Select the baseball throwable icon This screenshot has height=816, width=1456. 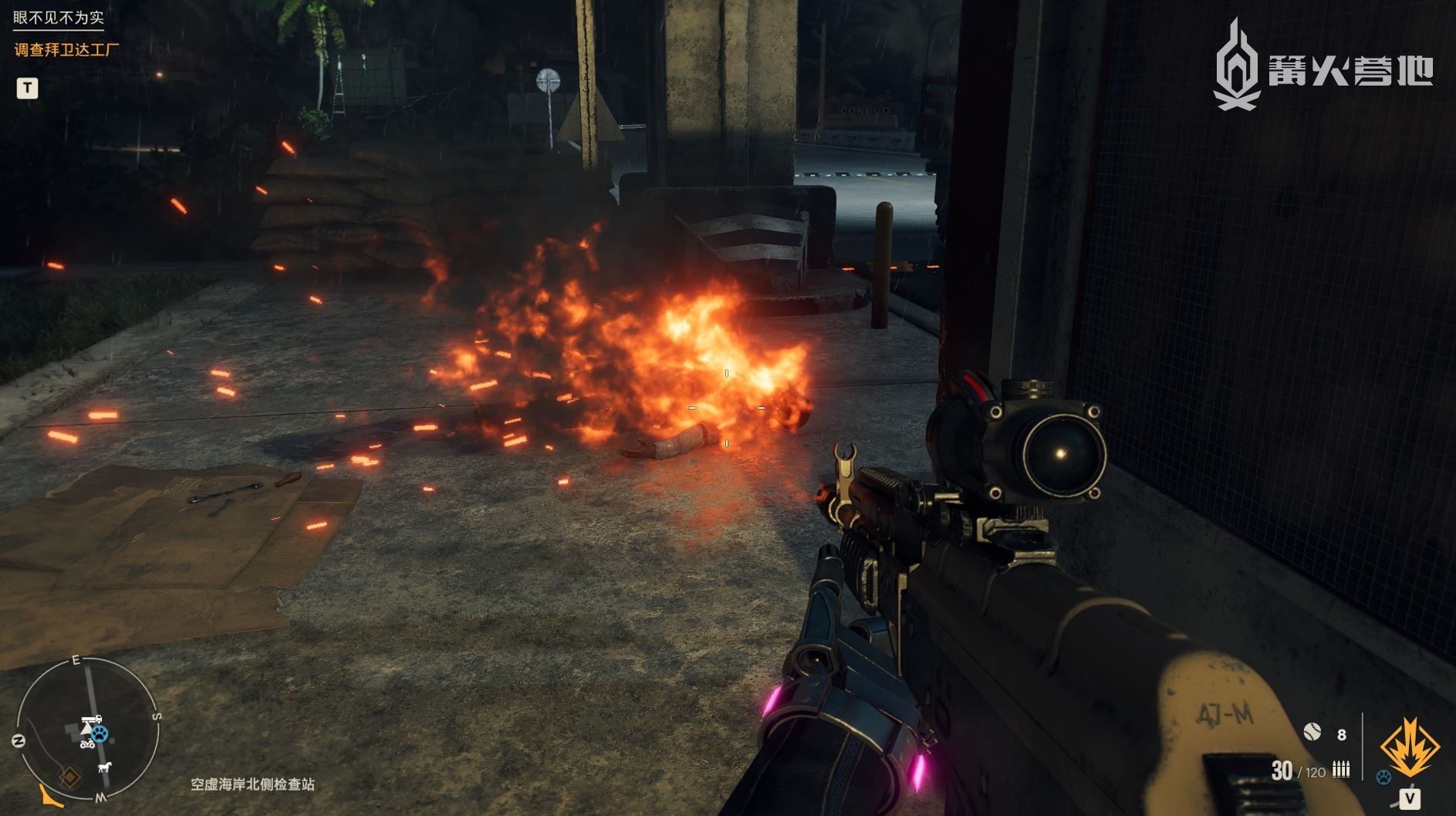(1312, 731)
